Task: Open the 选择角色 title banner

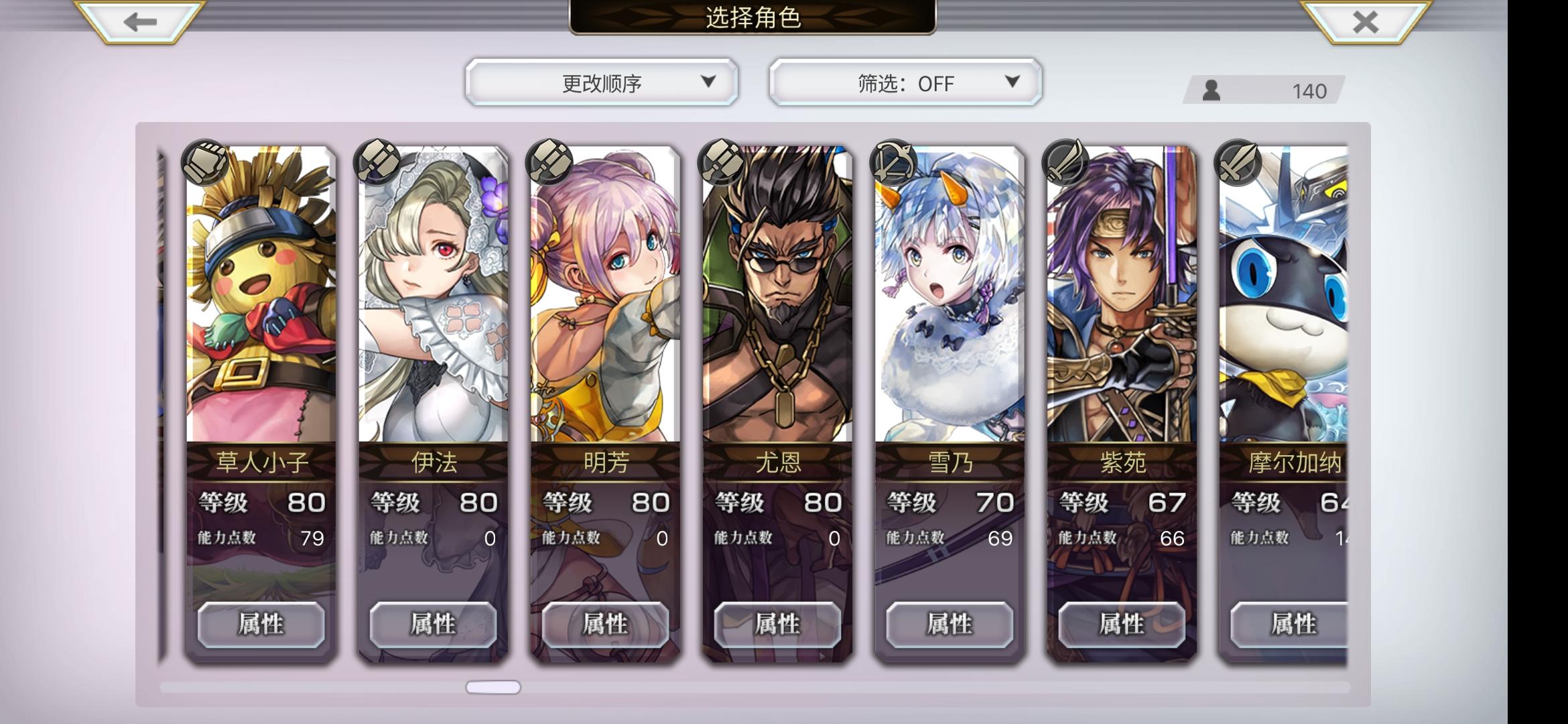Action: (753, 18)
